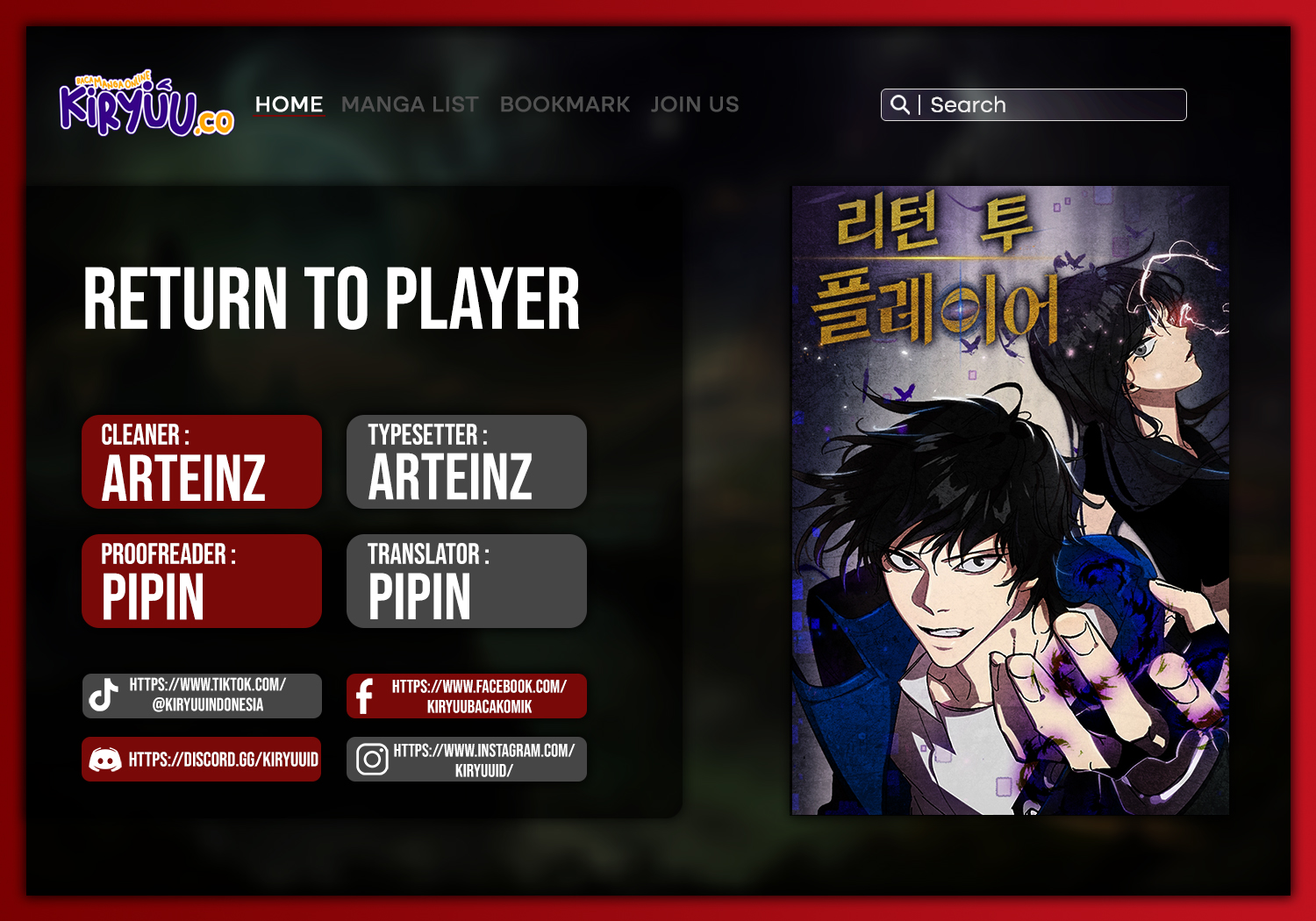Screen dimensions: 1316x921
Task: Click inside the Search input field
Action: point(1053,104)
